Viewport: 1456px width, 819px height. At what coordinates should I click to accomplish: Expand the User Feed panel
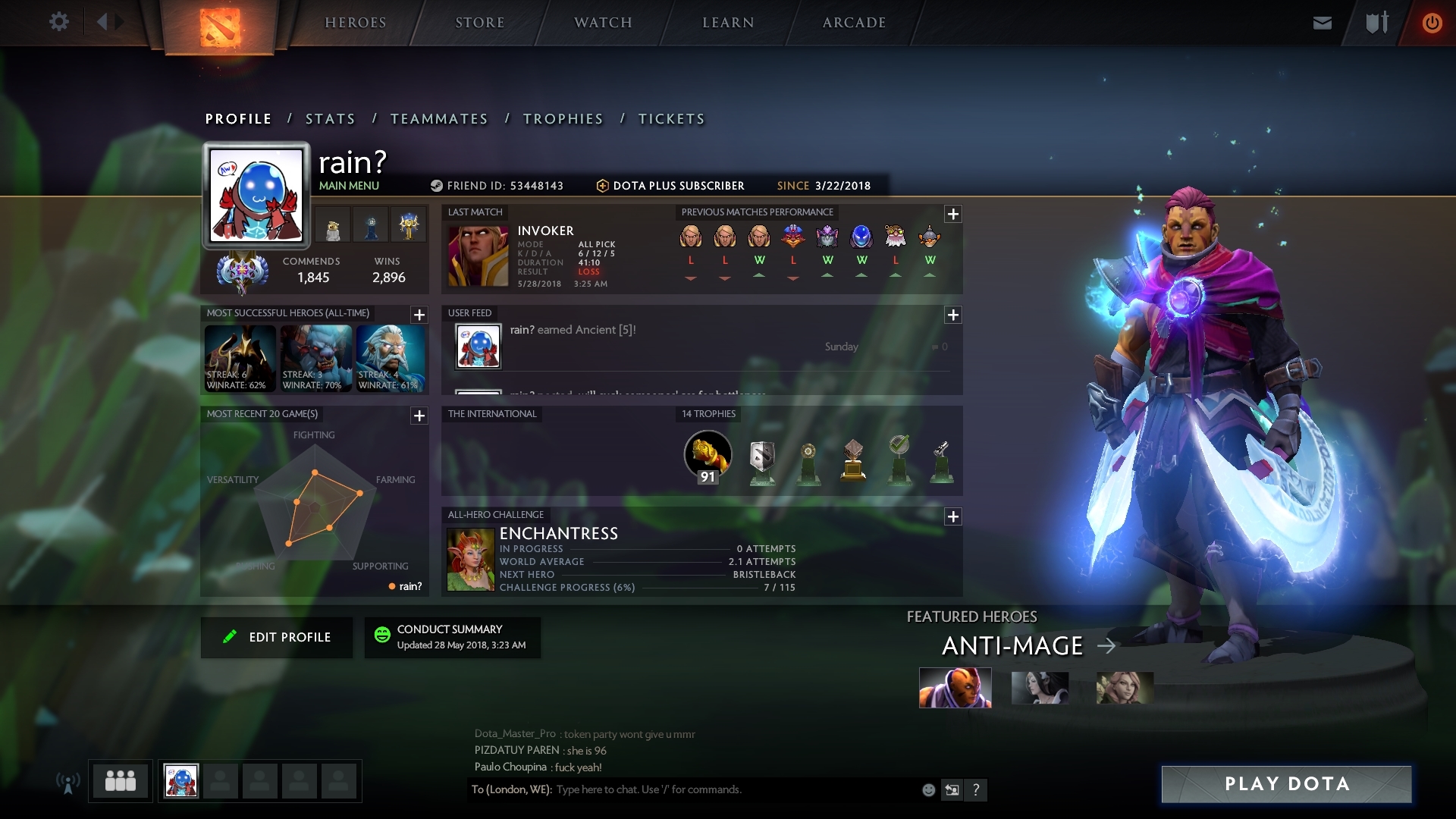pos(953,315)
